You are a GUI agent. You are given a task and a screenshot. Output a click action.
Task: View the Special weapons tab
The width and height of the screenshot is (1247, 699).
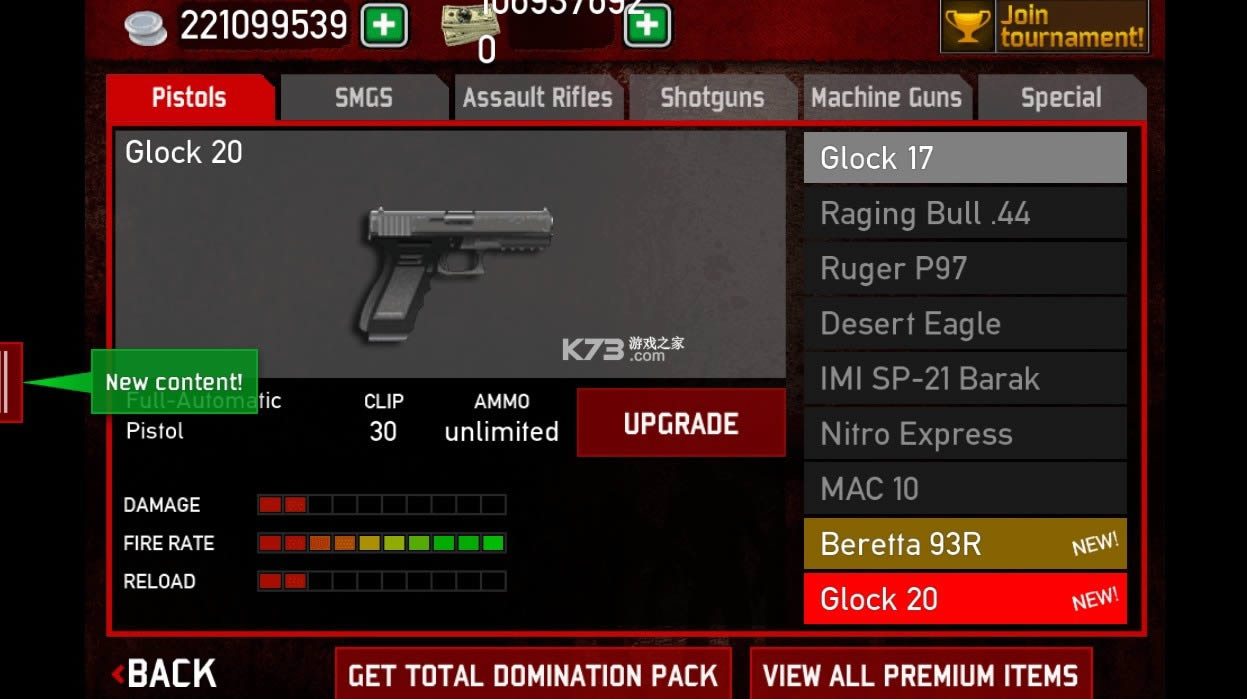pos(1061,98)
